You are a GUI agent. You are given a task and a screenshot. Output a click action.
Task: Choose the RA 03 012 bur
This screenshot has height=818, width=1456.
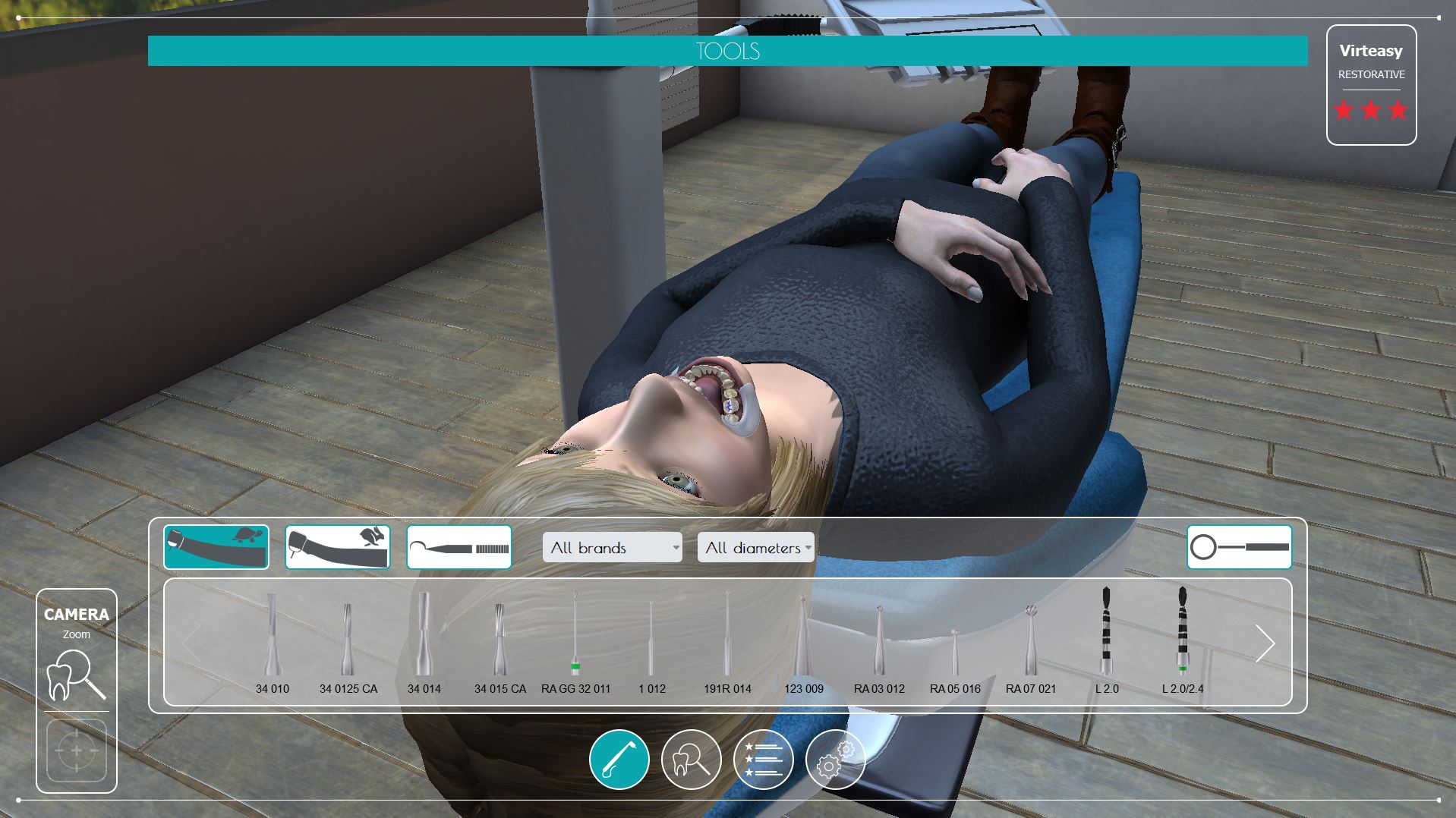tap(879, 641)
